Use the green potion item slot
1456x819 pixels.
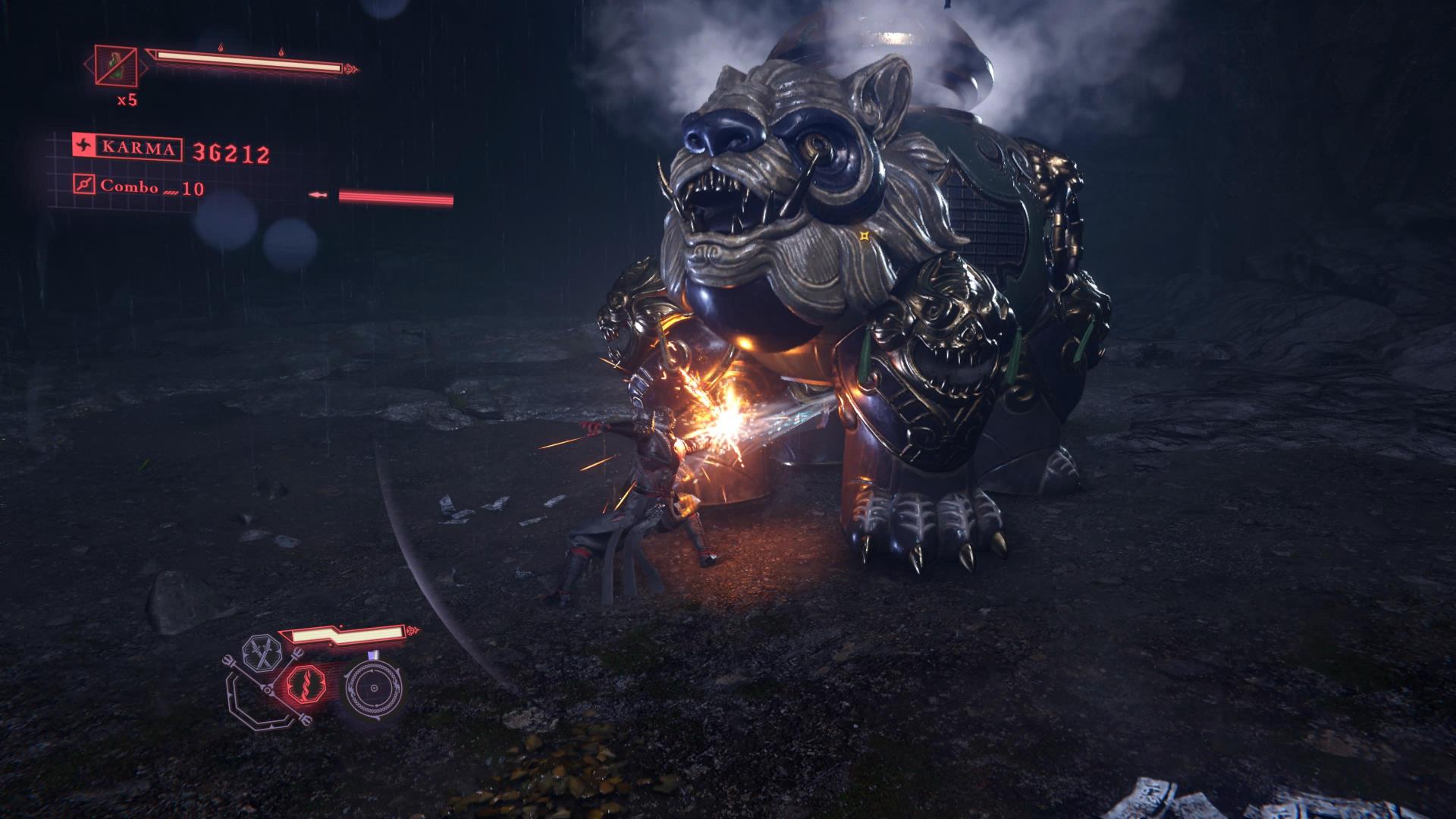pos(115,66)
